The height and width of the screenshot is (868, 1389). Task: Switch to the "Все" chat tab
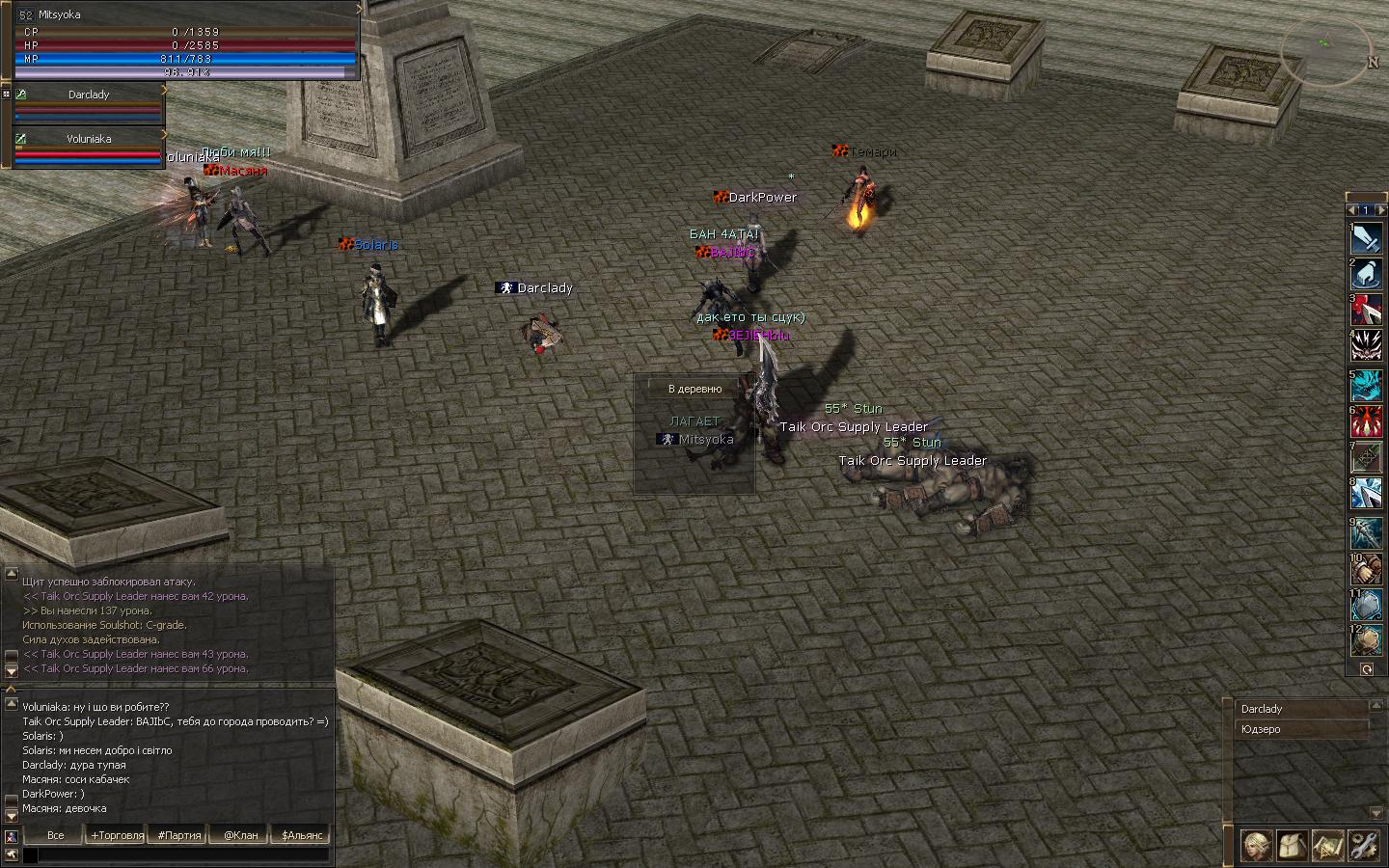pos(55,835)
